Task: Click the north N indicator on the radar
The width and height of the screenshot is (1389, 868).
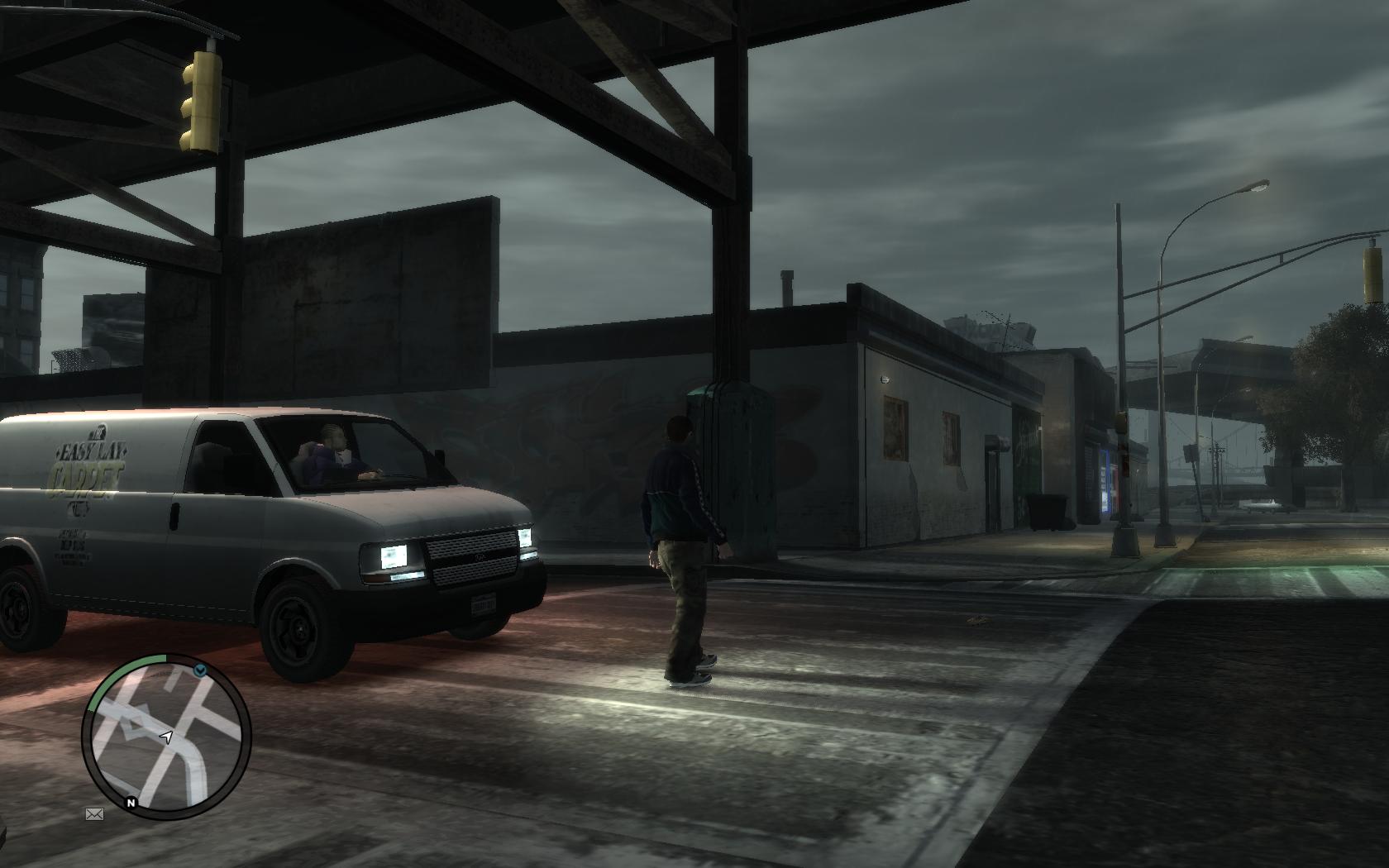Action: 131,802
